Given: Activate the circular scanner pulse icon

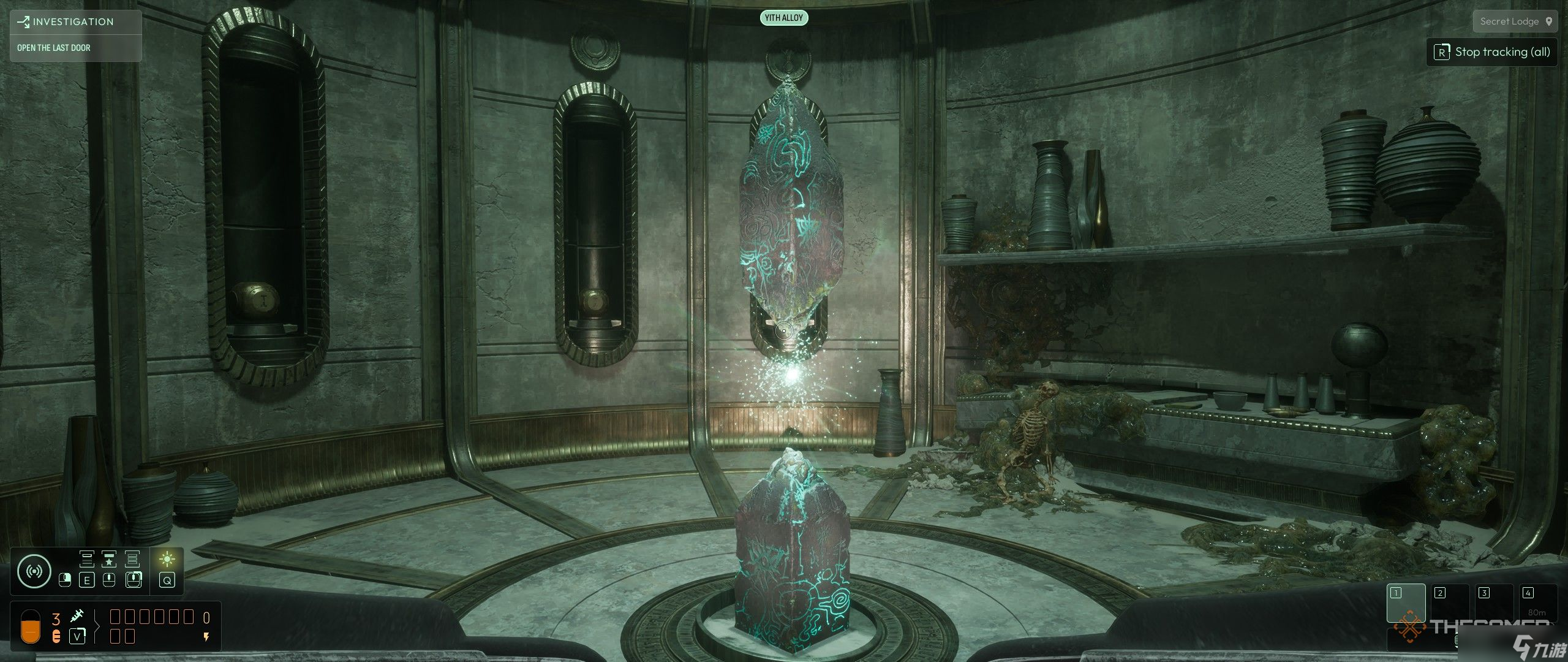Looking at the screenshot, I should (x=34, y=571).
